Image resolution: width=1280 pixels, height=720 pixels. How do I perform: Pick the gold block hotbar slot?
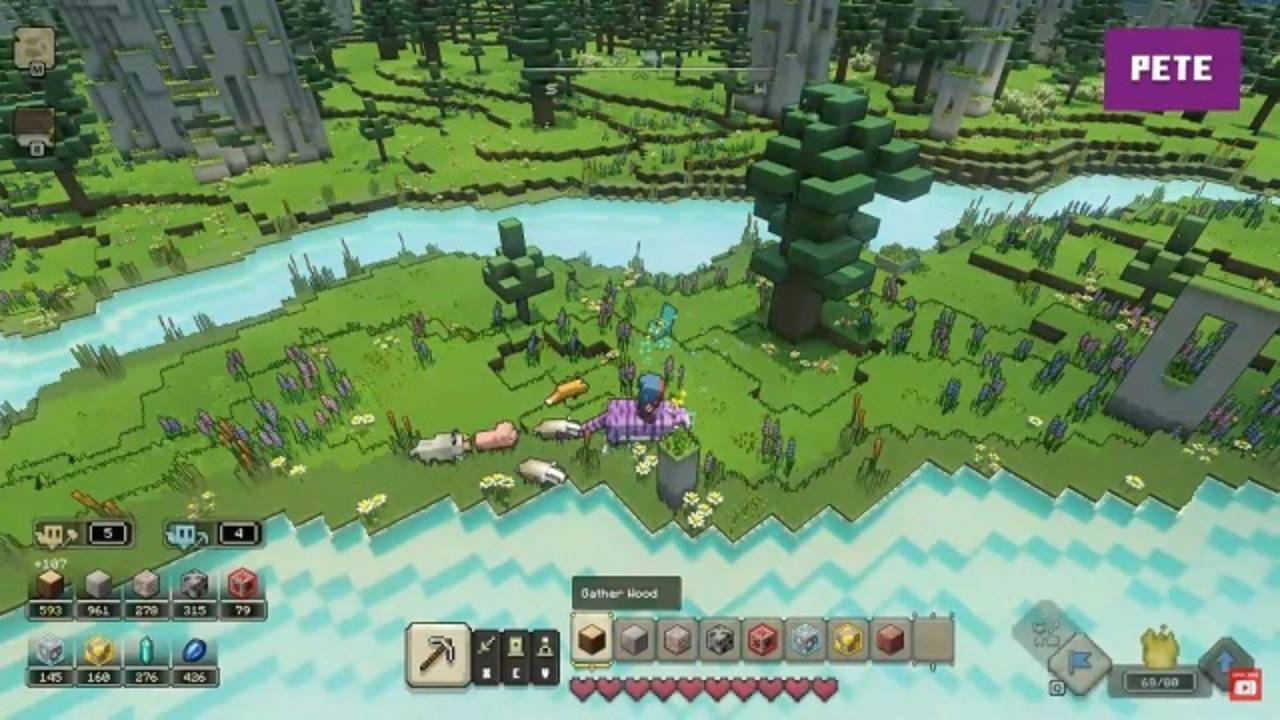coord(848,638)
